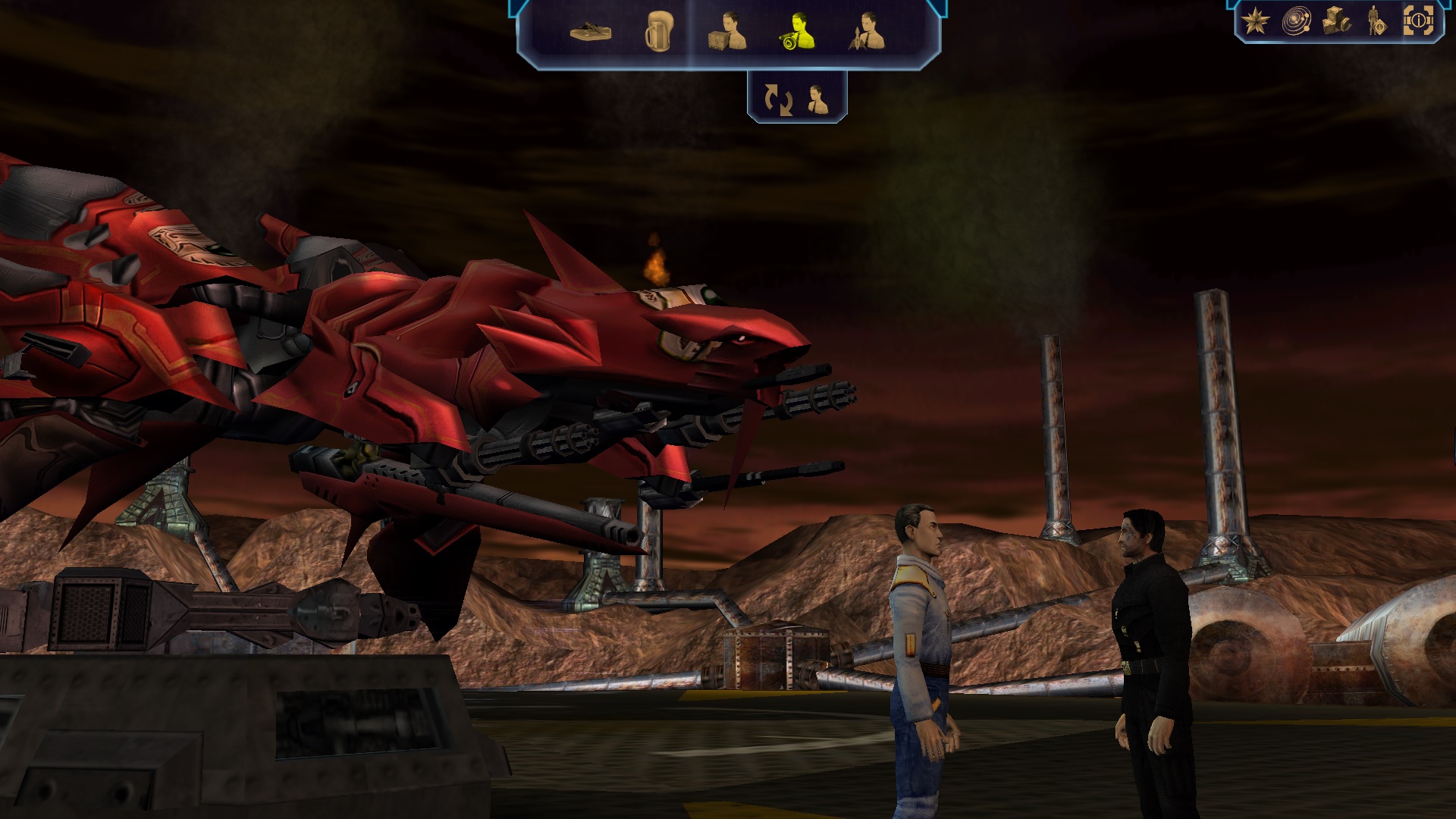This screenshot has width=1456, height=819.
Task: Open the navigation map orbit icon
Action: point(1296,21)
